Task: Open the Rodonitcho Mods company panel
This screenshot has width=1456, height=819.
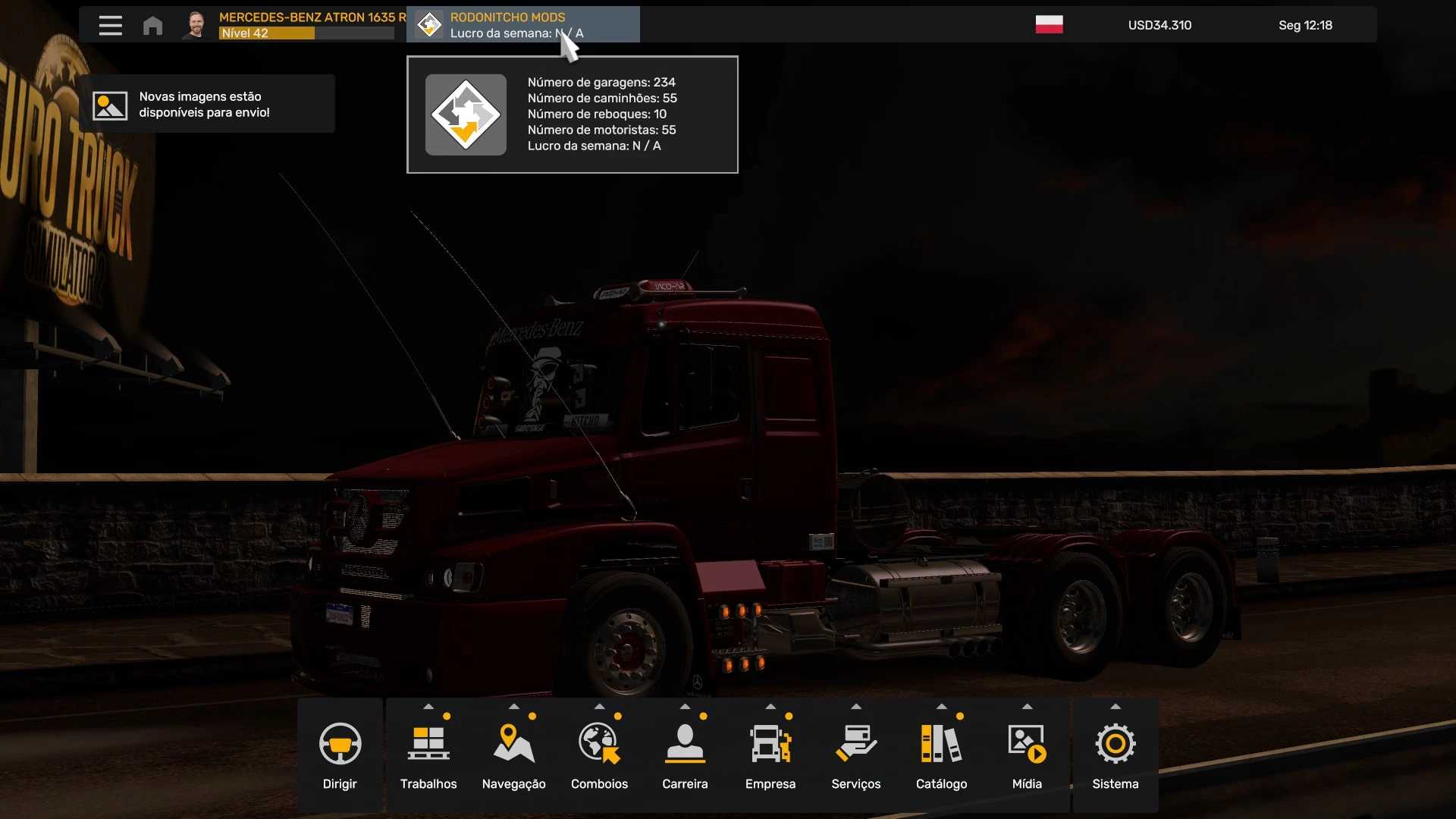Action: 523,25
